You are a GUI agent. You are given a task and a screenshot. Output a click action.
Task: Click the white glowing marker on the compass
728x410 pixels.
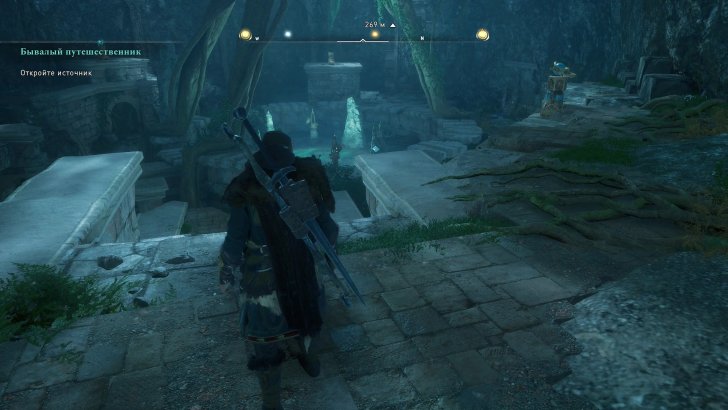pyautogui.click(x=288, y=35)
